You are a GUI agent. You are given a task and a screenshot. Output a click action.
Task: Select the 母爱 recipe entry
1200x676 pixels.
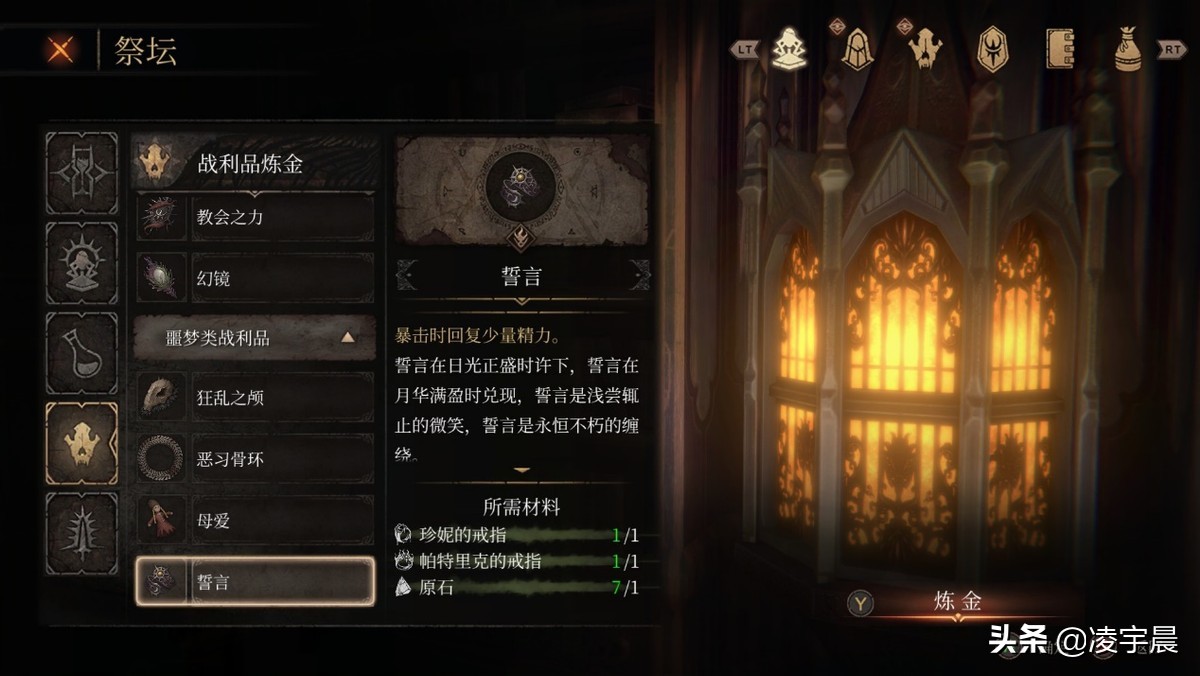click(x=255, y=520)
